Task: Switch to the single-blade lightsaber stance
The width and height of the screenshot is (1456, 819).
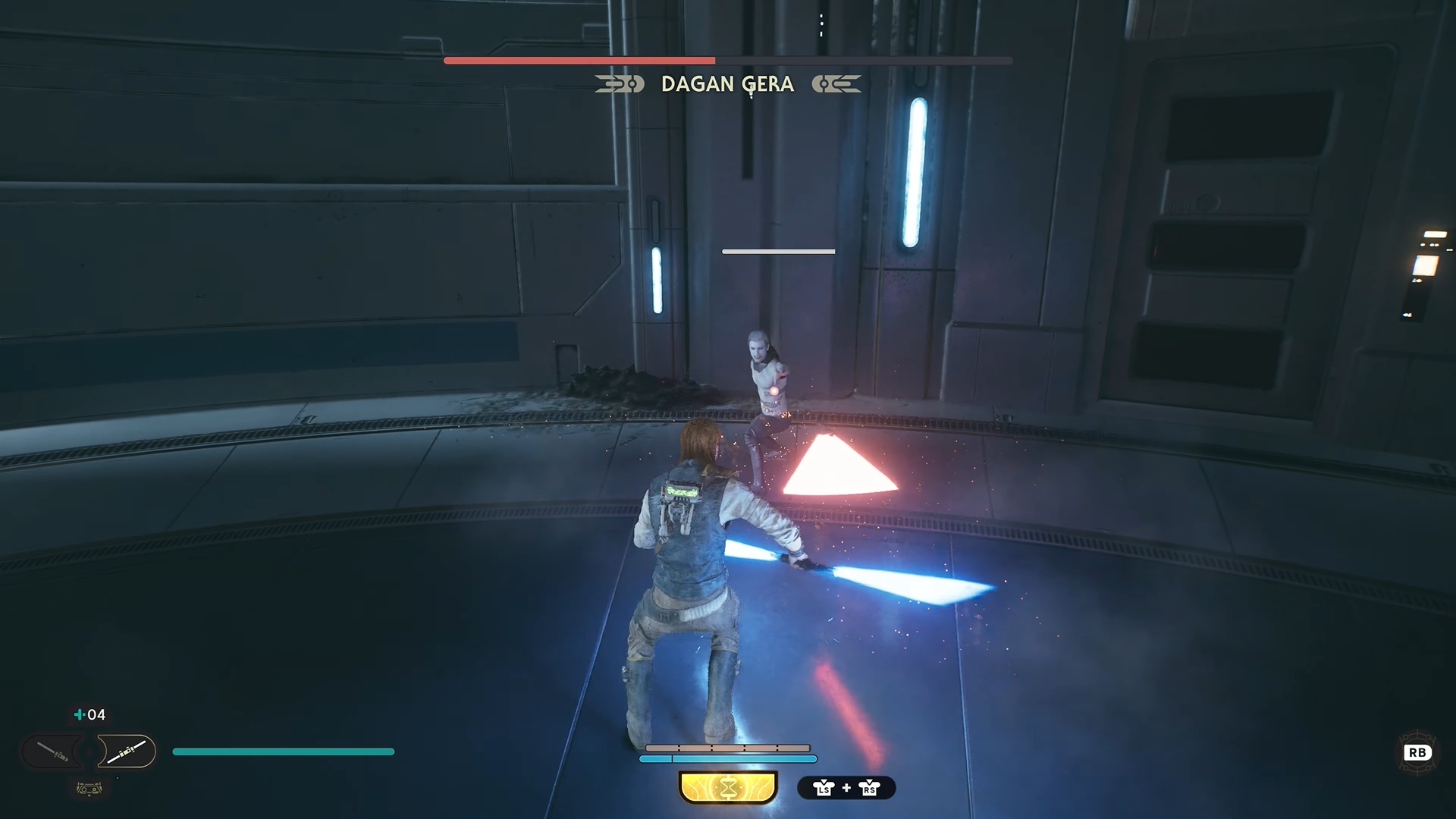Action: tap(53, 752)
